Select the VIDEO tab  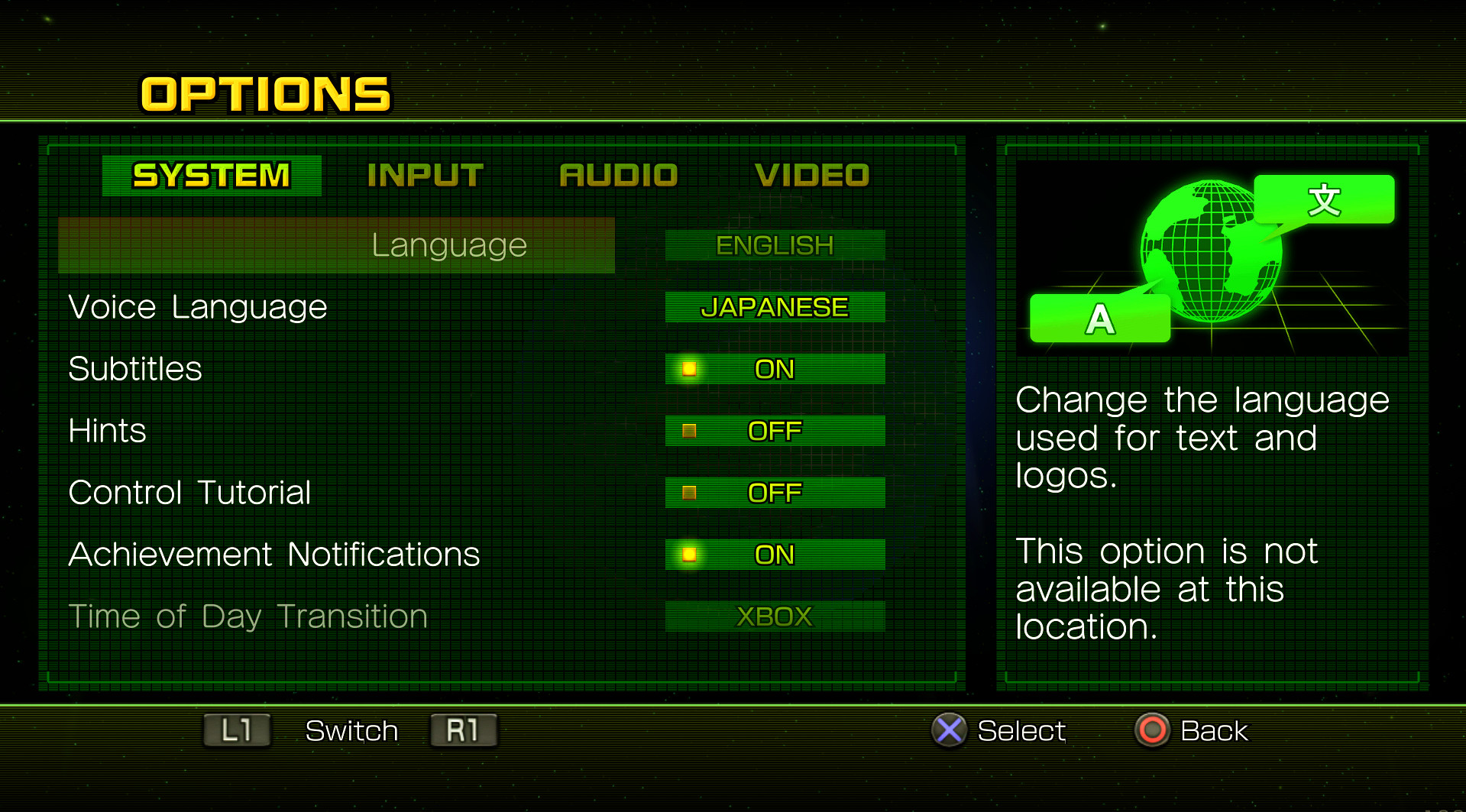point(812,174)
